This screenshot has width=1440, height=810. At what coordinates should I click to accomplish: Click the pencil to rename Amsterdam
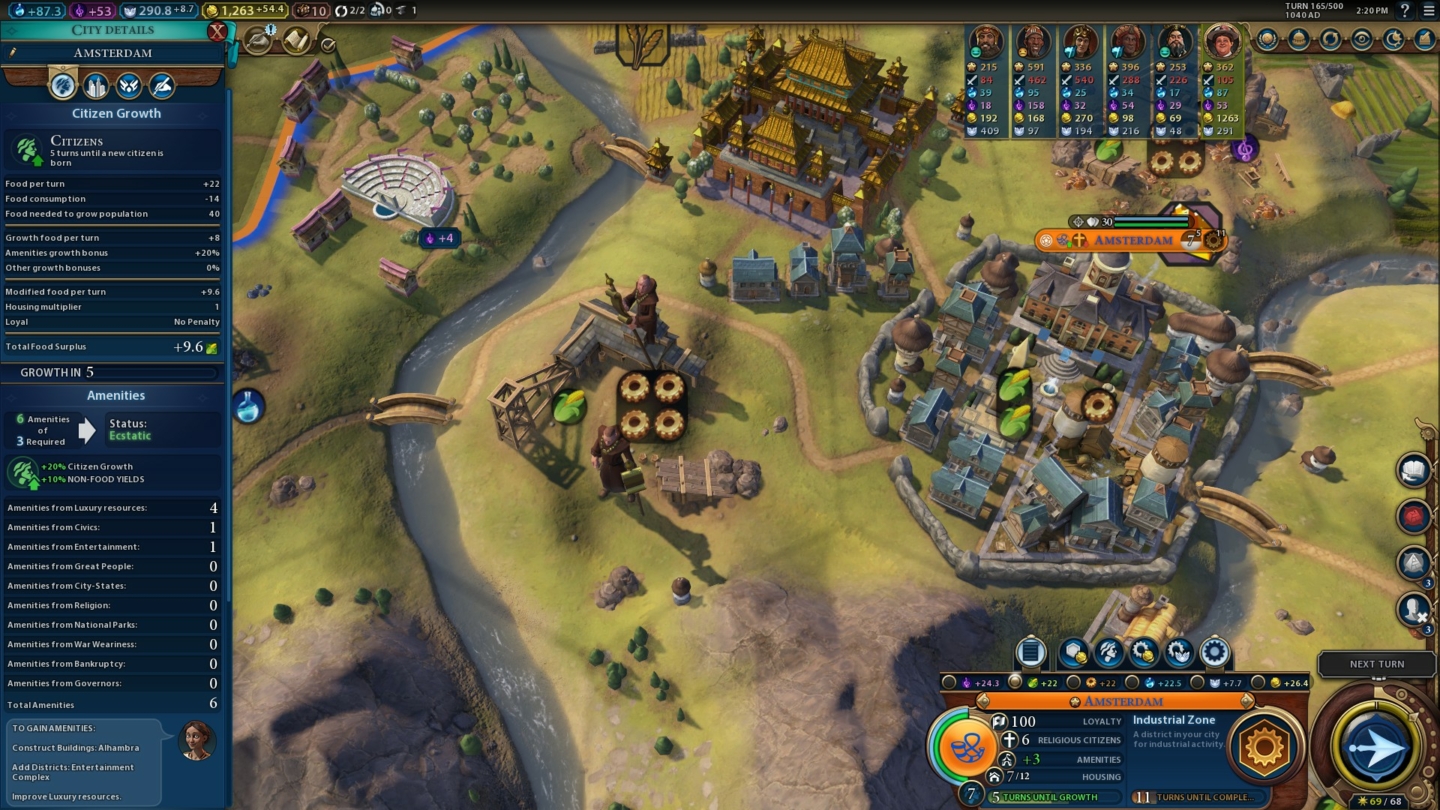point(12,52)
